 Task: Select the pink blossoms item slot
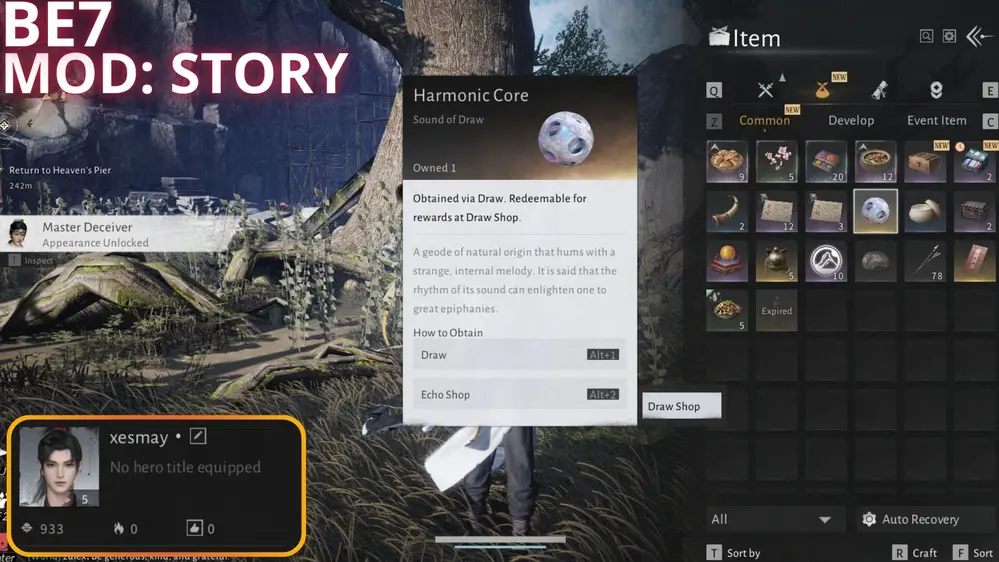coord(776,162)
